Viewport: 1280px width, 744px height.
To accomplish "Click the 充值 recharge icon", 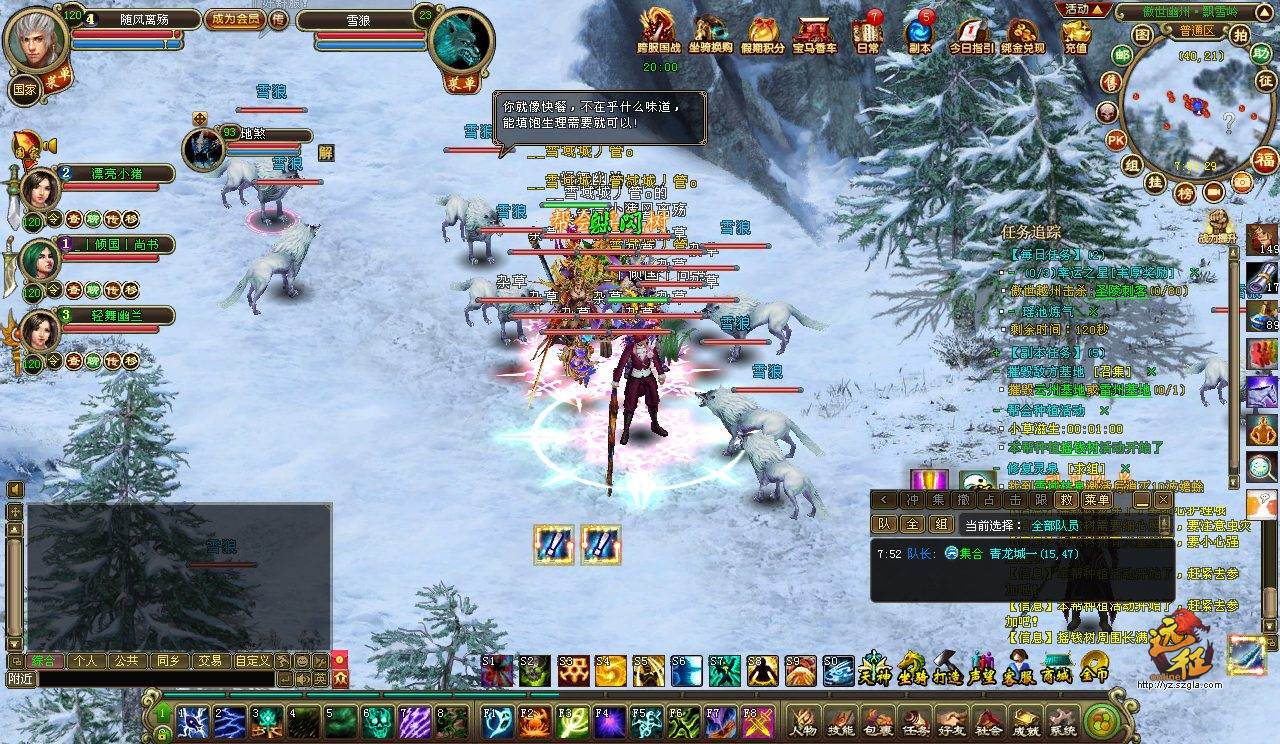I will [1076, 33].
